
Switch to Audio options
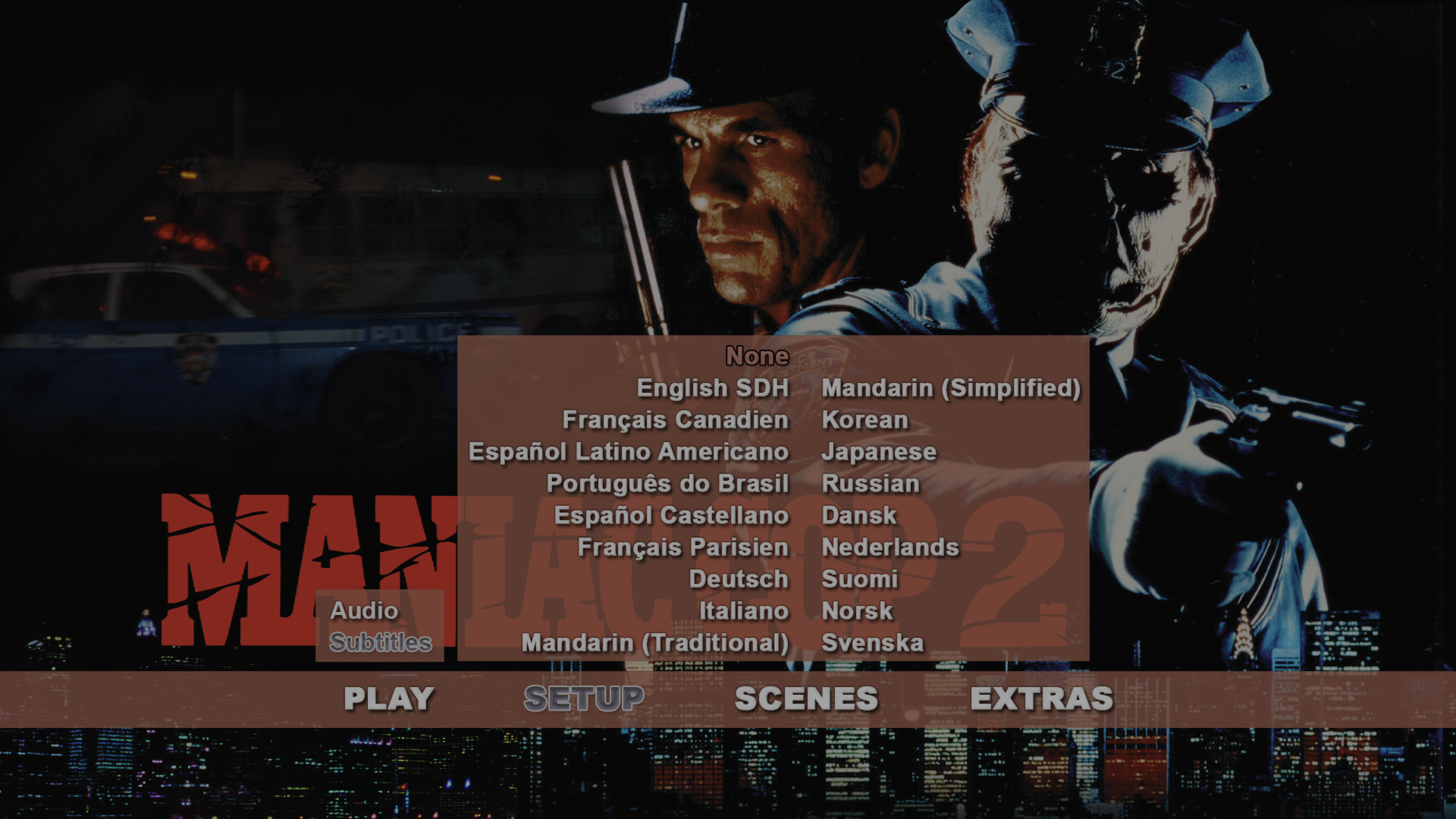point(364,610)
